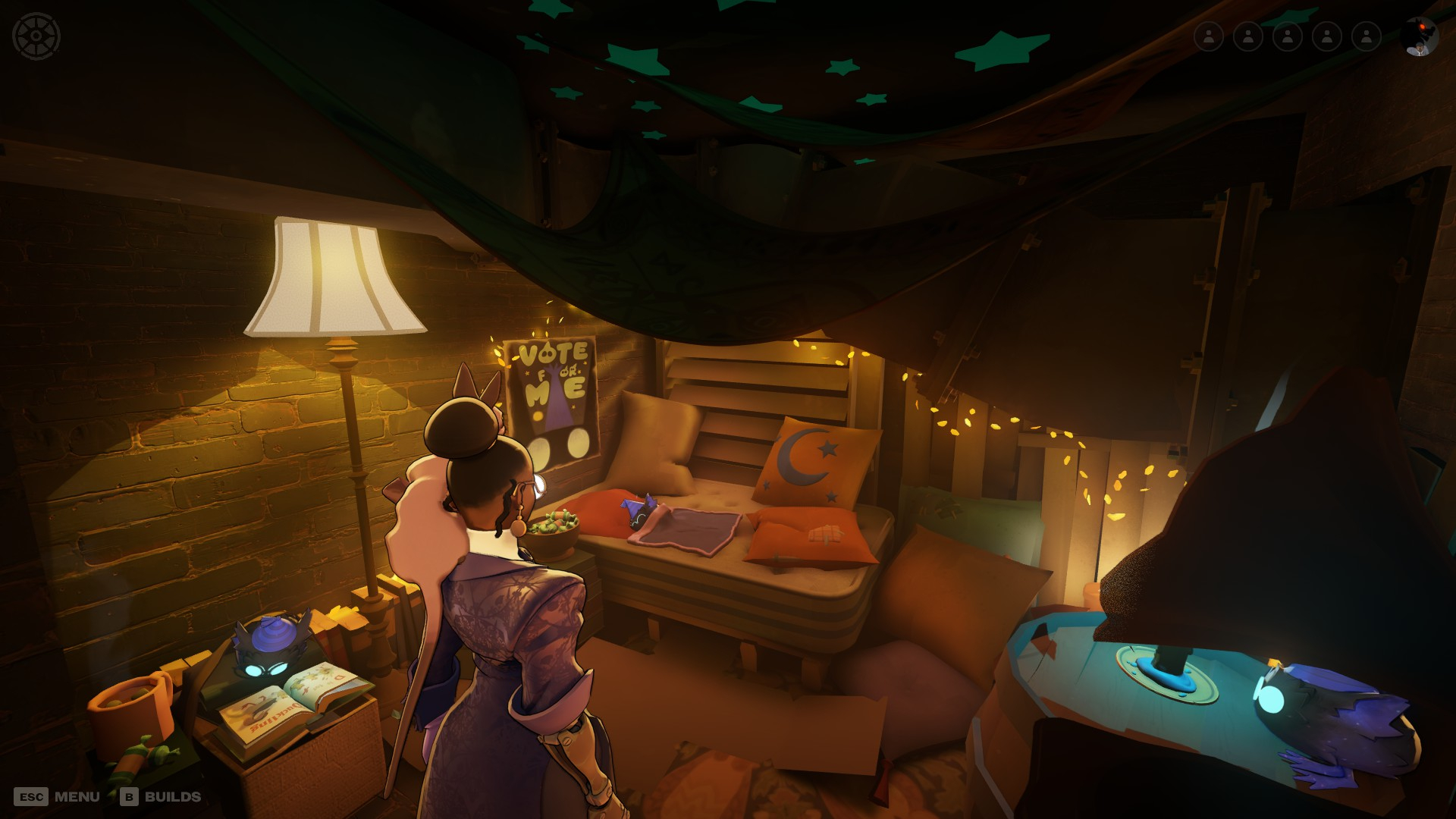Open the Menu button

coord(58,796)
